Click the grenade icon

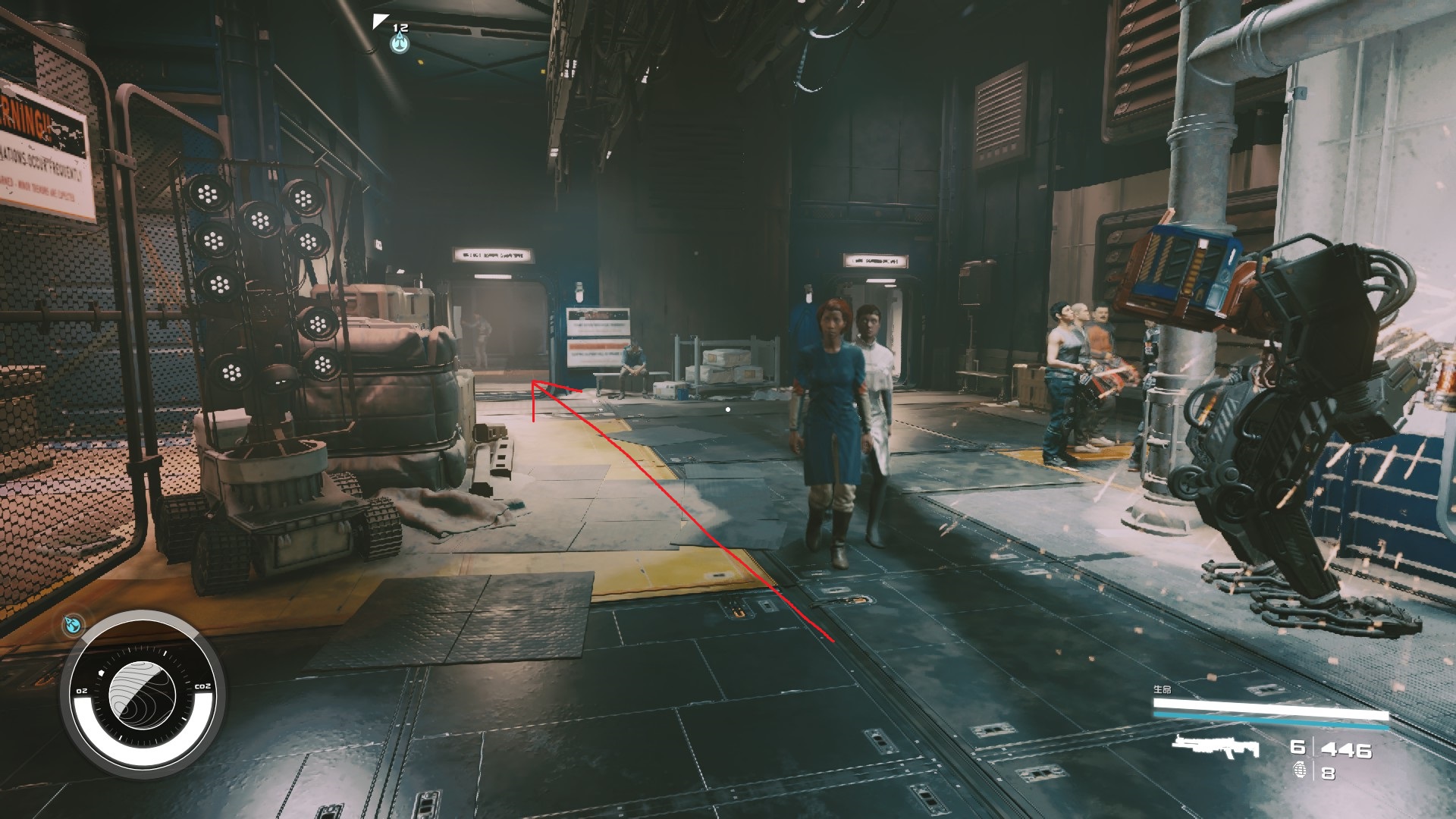click(1300, 771)
